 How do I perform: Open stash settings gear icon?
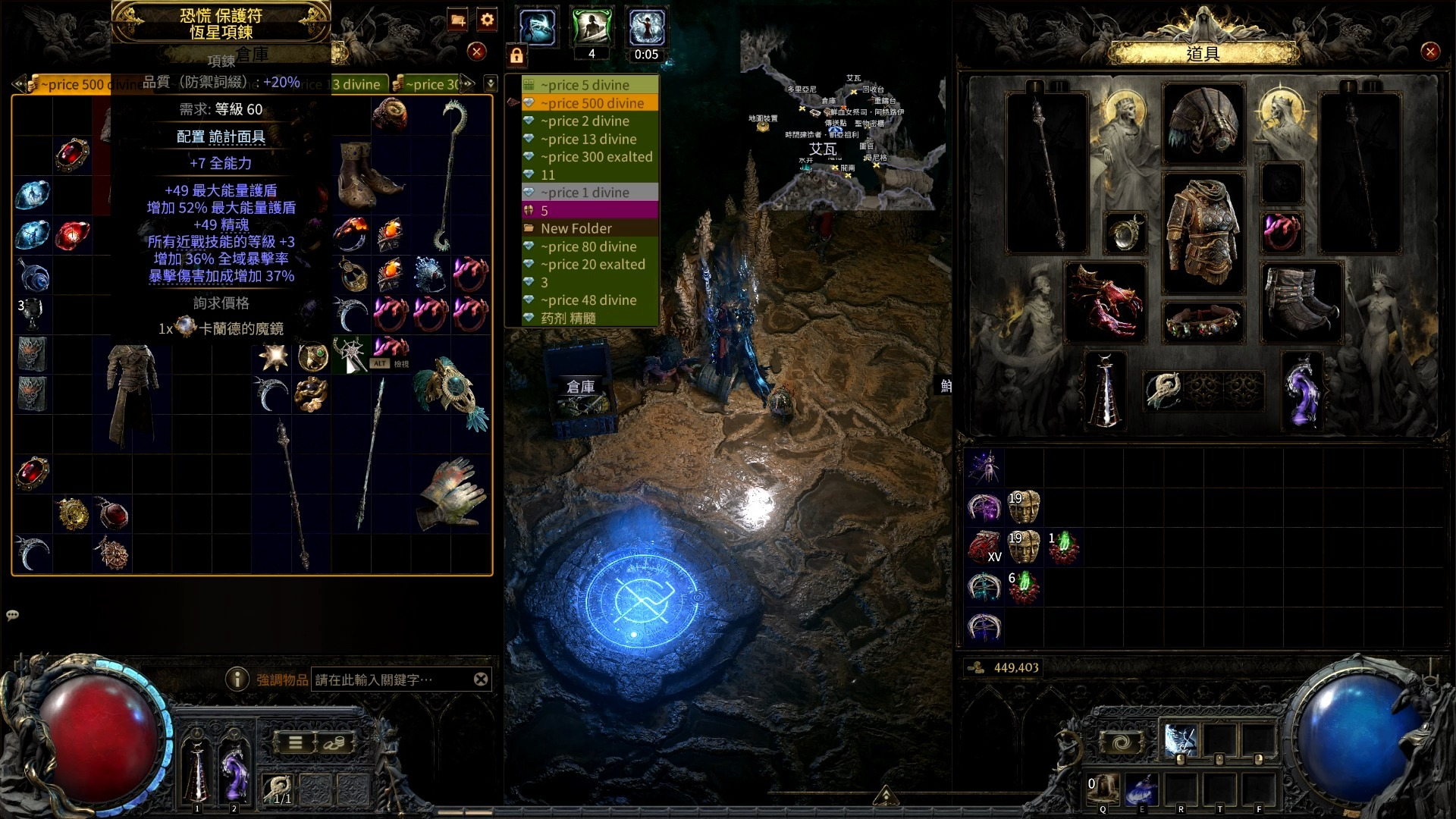[x=488, y=20]
